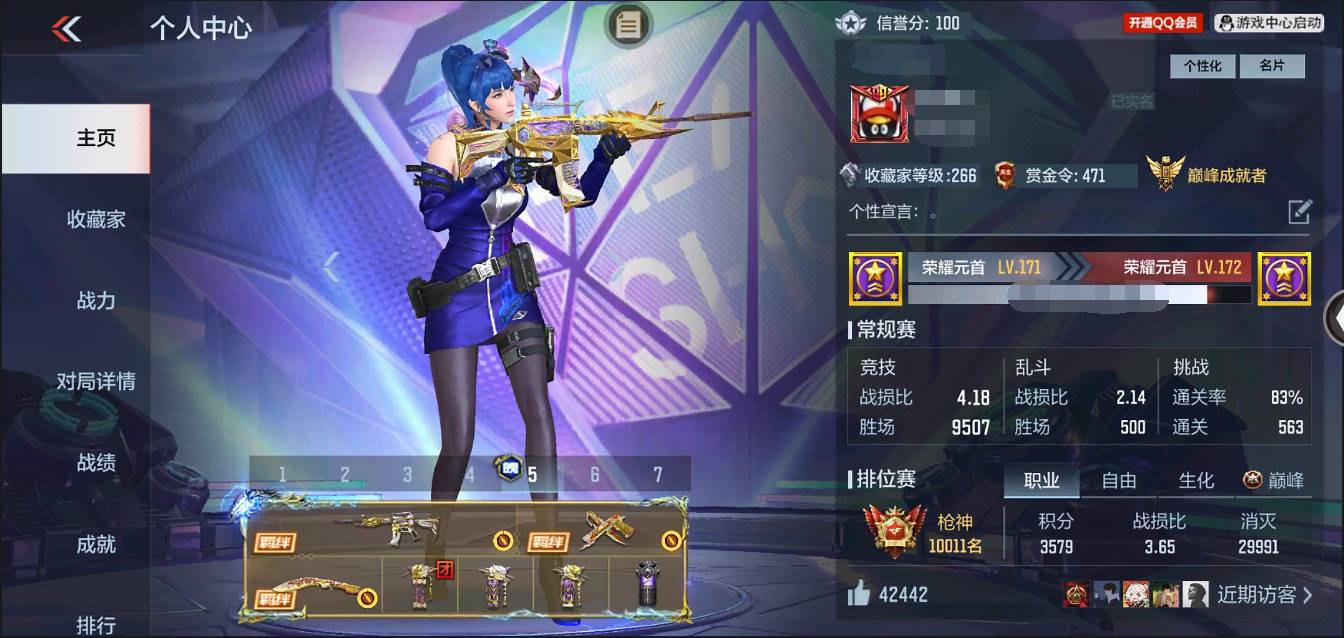Screen dimensions: 1344x638
Task: Select loadout slot number 3
Action: [x=407, y=474]
